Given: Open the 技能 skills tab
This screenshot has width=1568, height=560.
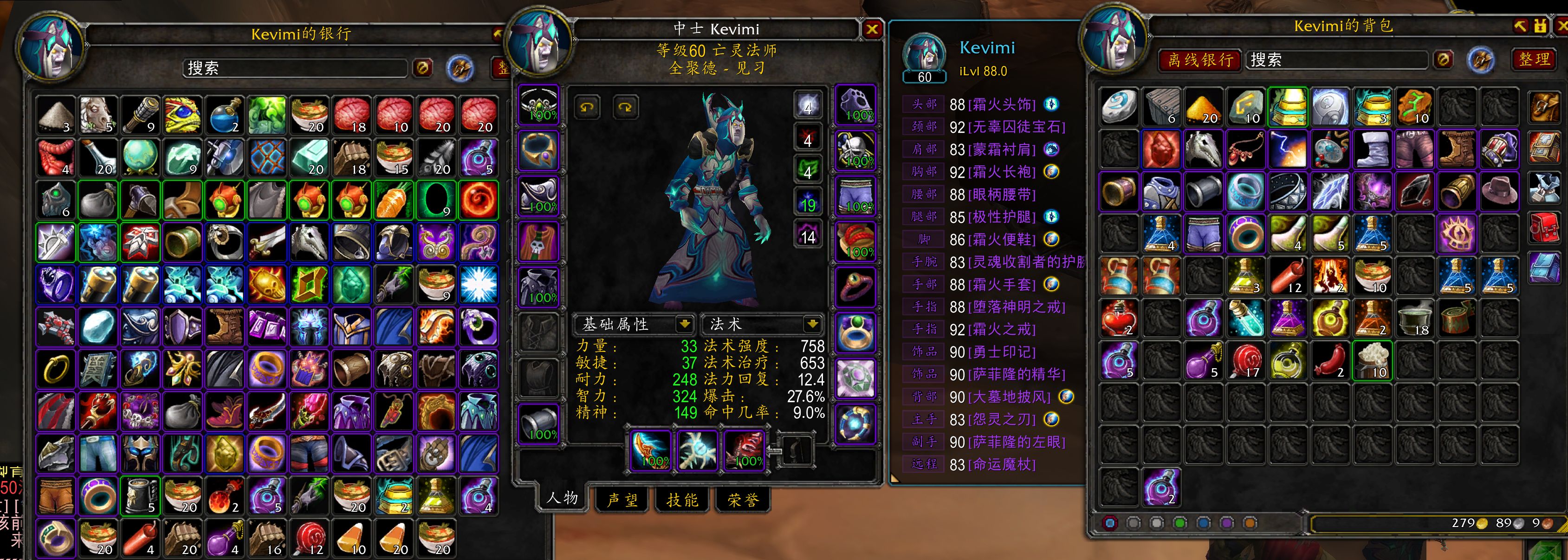Looking at the screenshot, I should pos(682,500).
